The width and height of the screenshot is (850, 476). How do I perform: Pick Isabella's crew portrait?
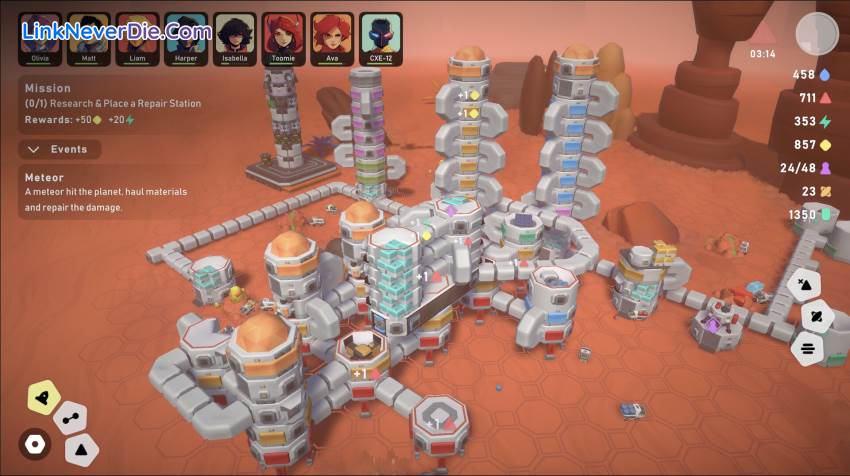[235, 34]
